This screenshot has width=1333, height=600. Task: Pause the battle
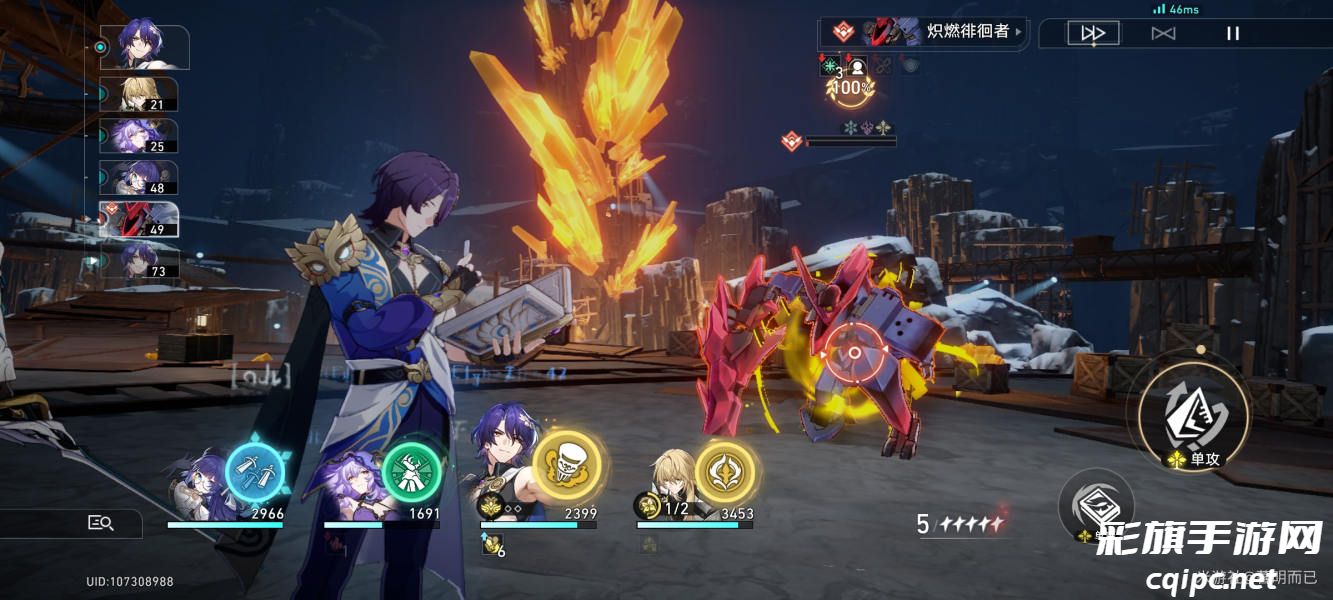click(x=1233, y=33)
